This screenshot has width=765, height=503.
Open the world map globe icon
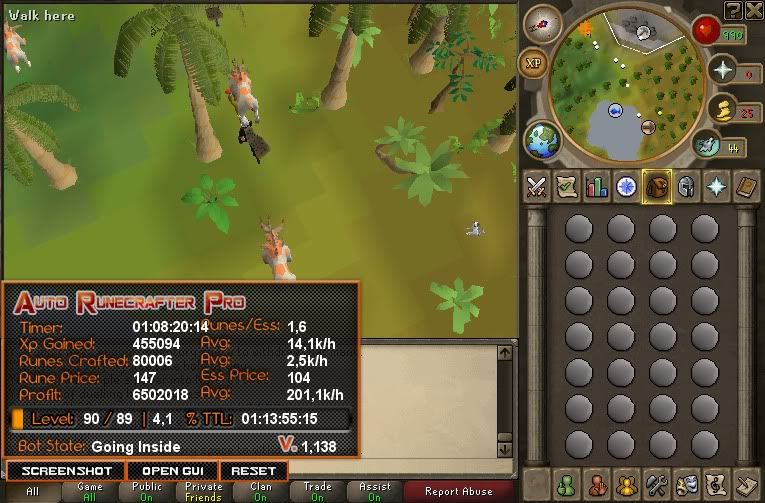coord(541,138)
